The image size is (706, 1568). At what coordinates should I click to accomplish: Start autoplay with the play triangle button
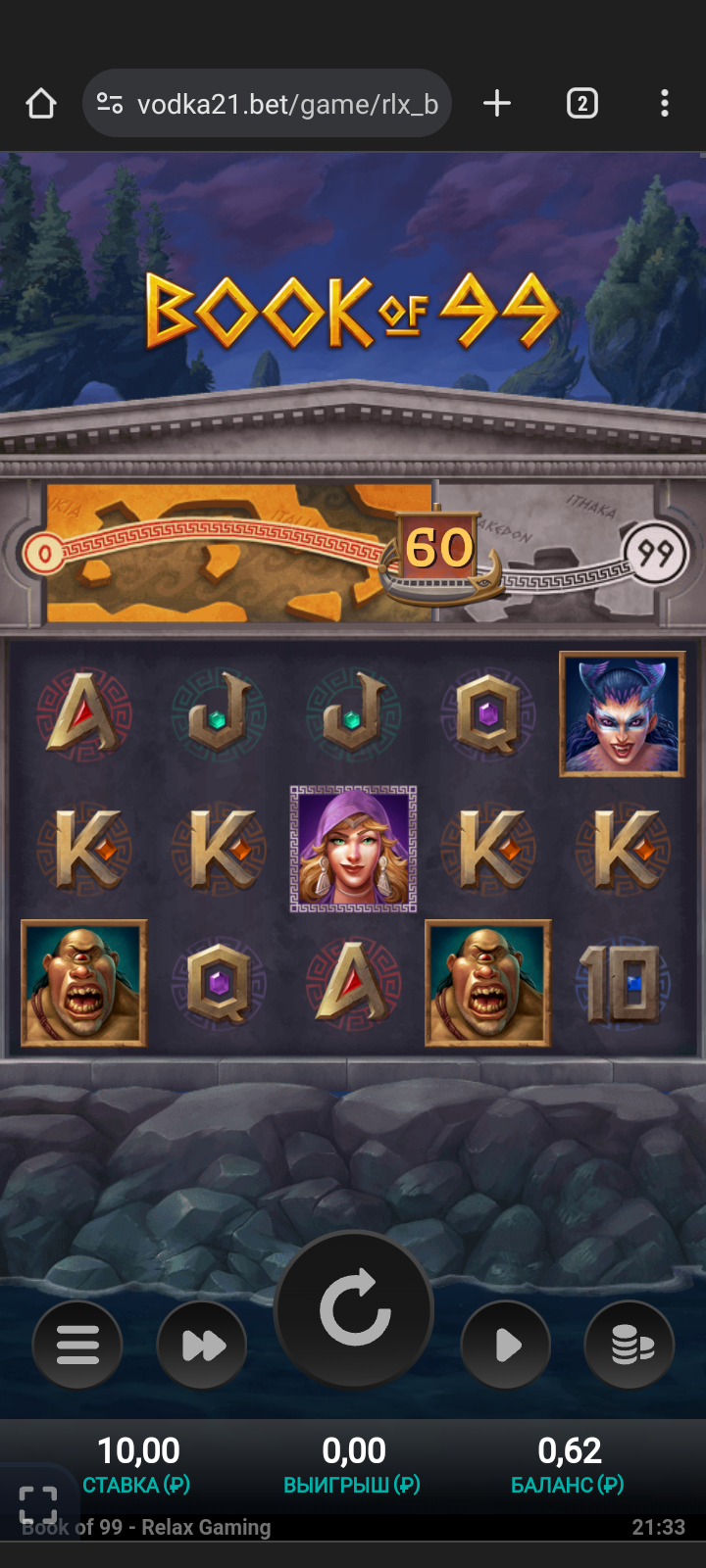[x=506, y=1345]
